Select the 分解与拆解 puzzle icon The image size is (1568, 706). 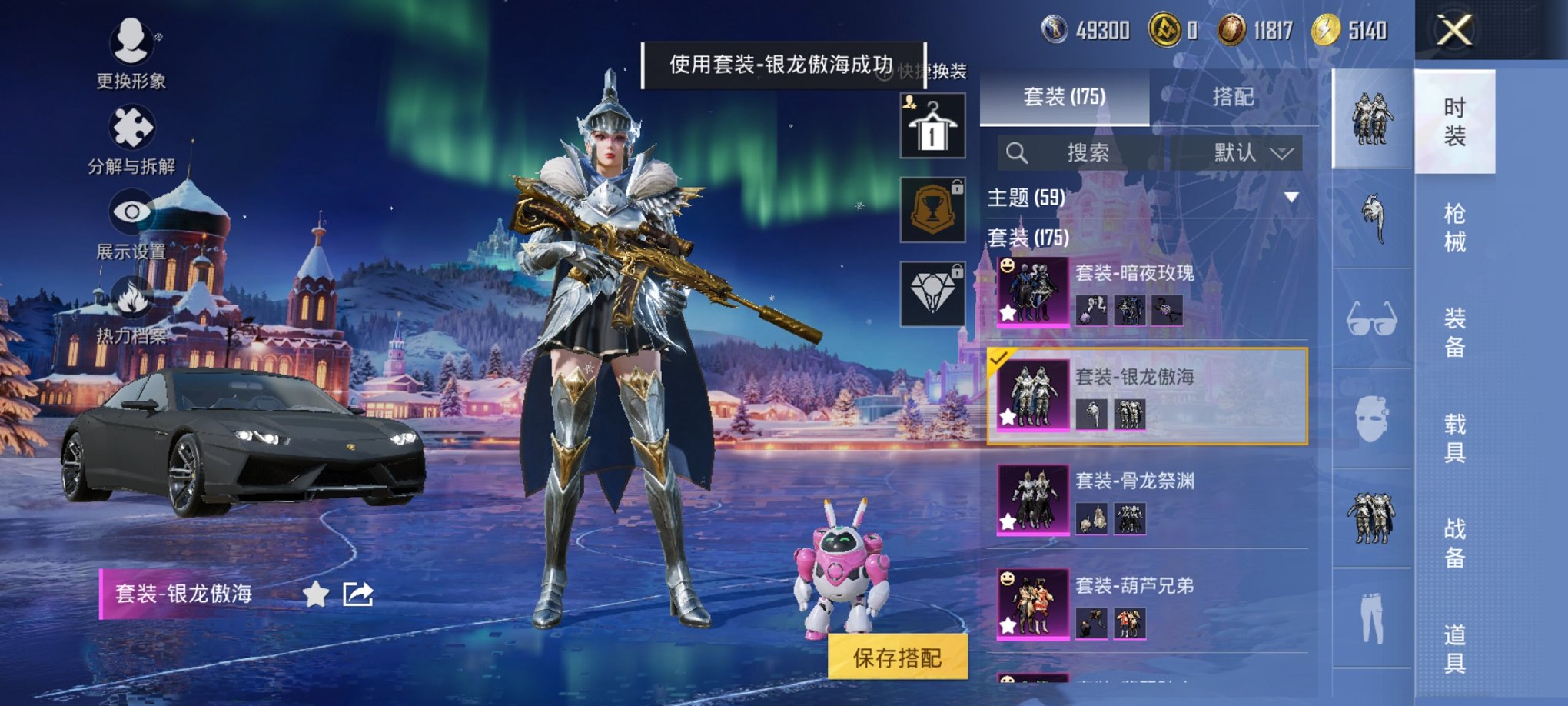[x=132, y=125]
